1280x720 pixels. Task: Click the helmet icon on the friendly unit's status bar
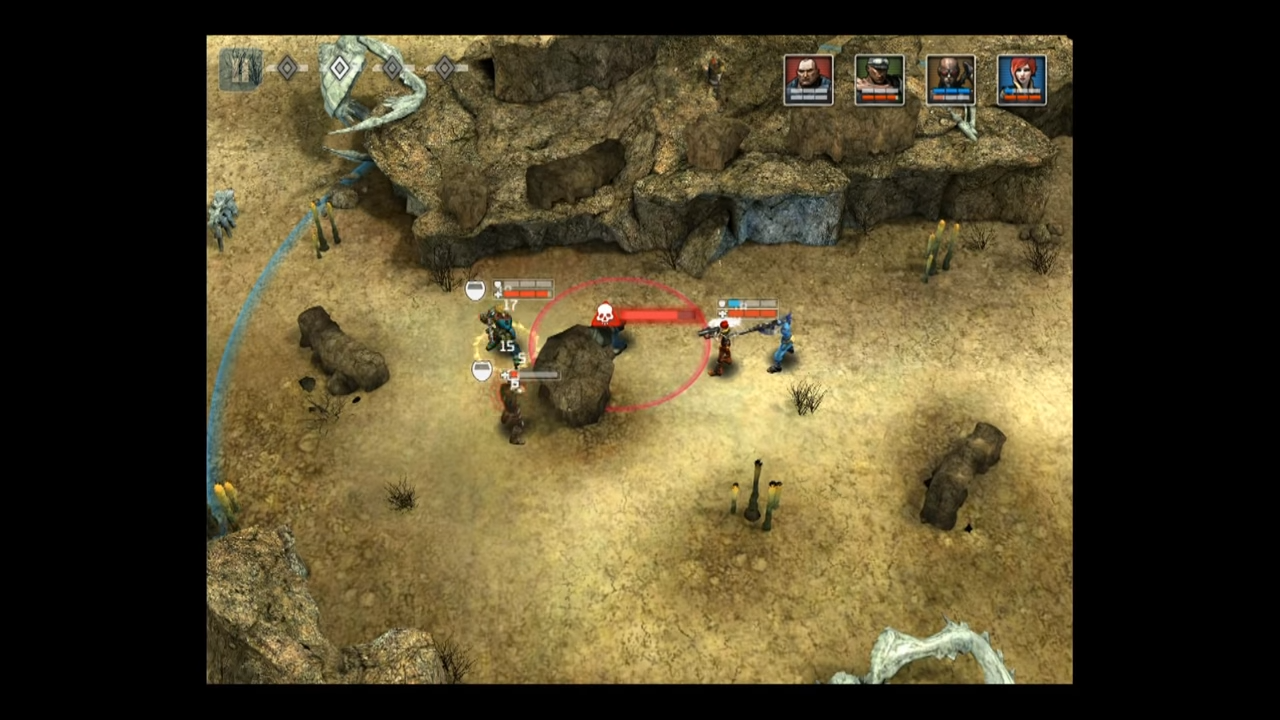tap(497, 283)
